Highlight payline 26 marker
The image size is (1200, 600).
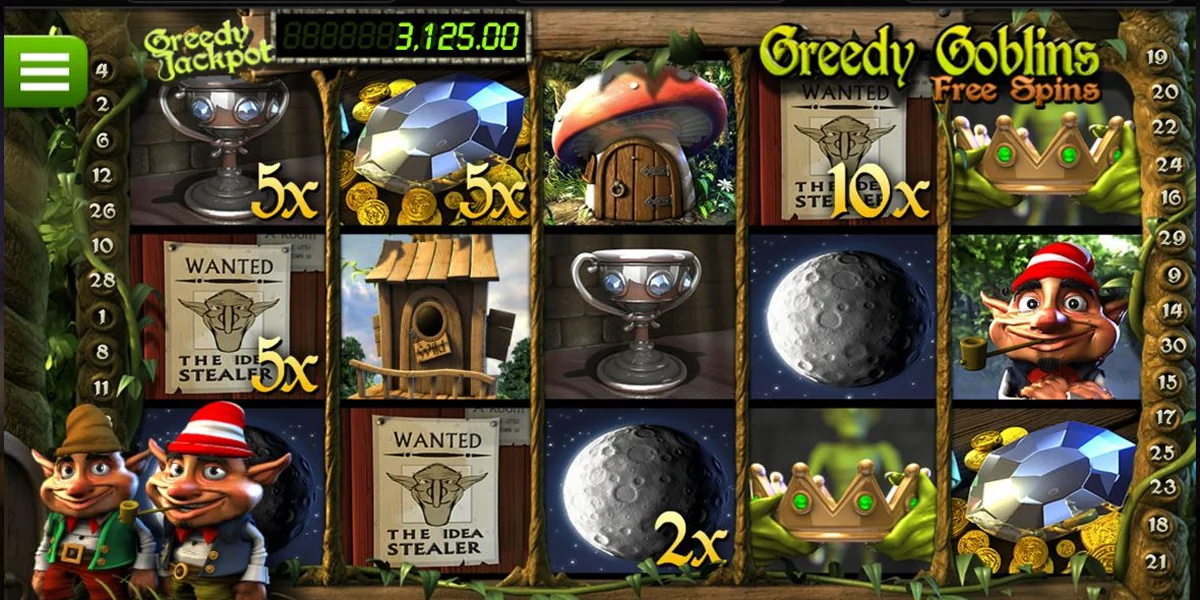[102, 210]
